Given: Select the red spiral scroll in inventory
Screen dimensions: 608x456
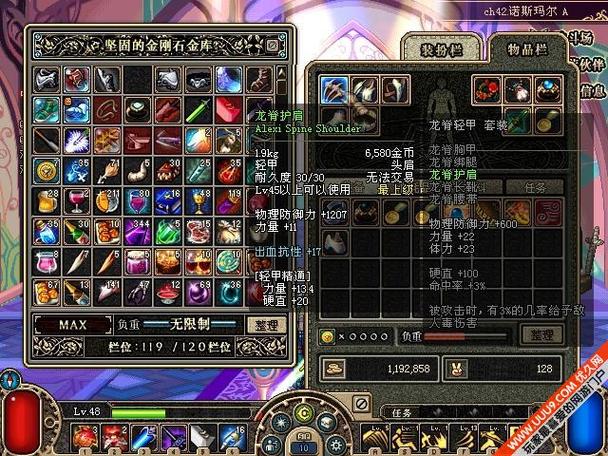Looking at the screenshot, I should tap(546, 211).
